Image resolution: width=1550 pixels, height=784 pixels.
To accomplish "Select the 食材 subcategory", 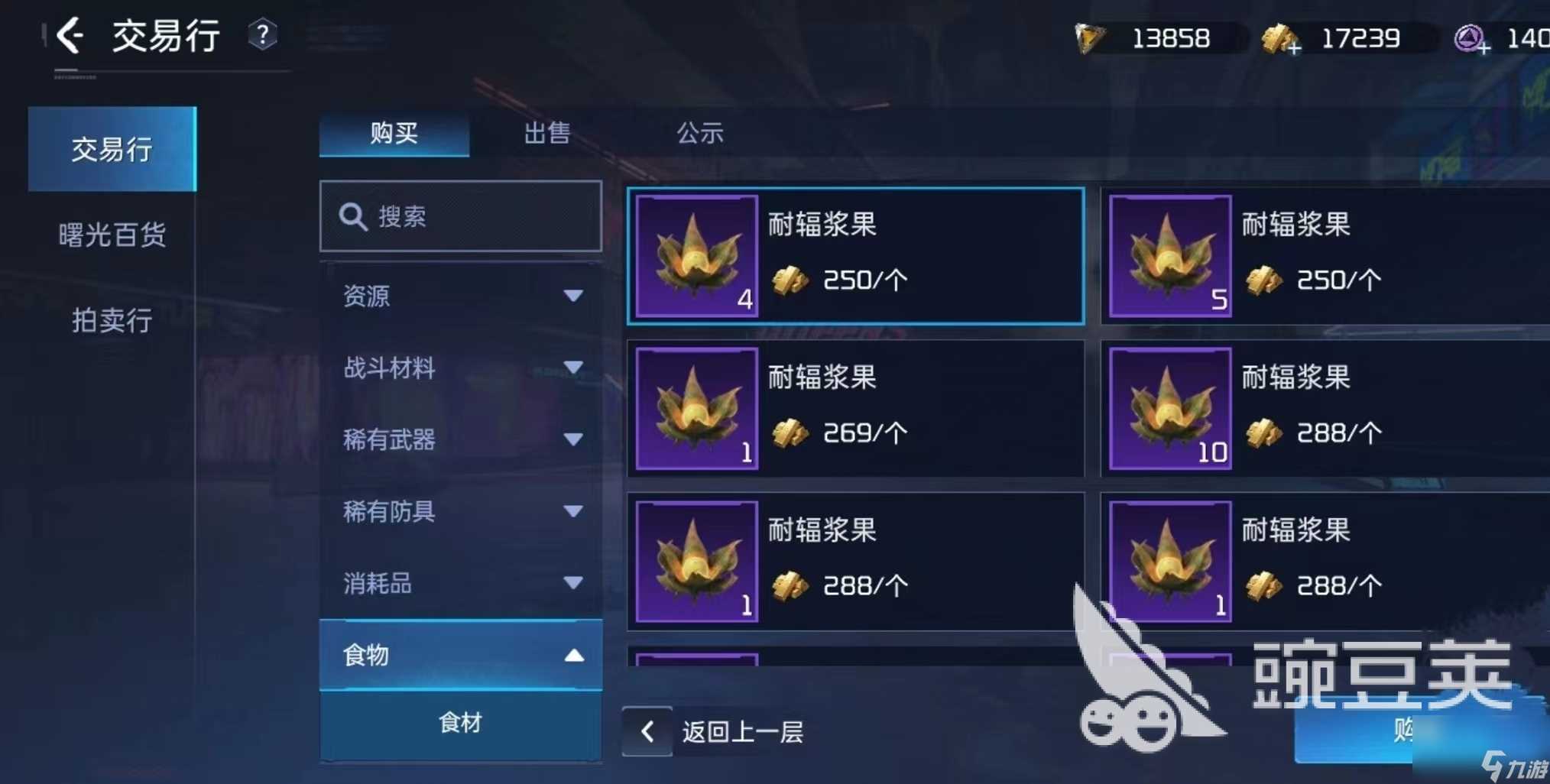I will (459, 721).
